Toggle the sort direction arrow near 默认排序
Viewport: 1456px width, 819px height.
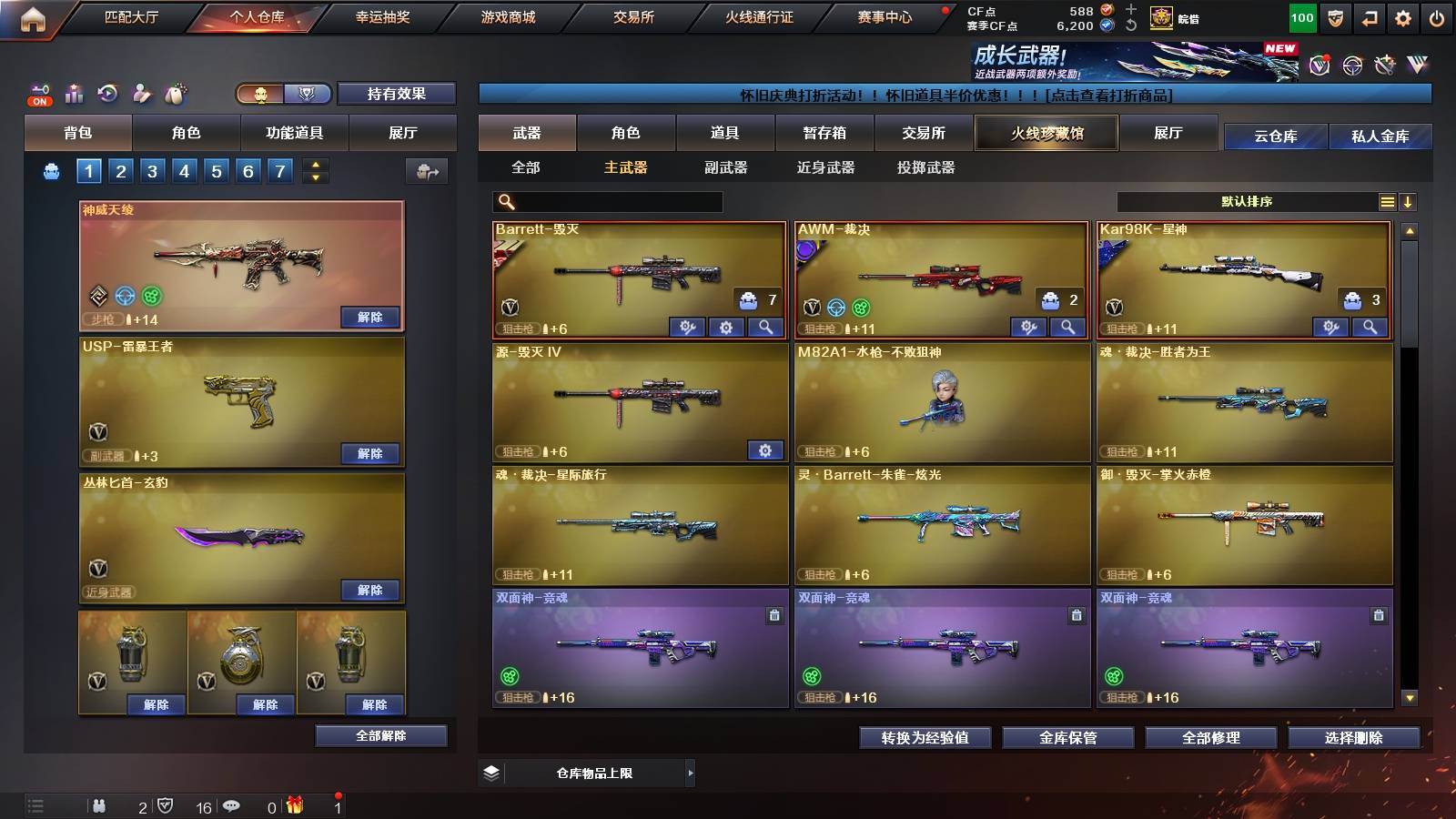1410,202
